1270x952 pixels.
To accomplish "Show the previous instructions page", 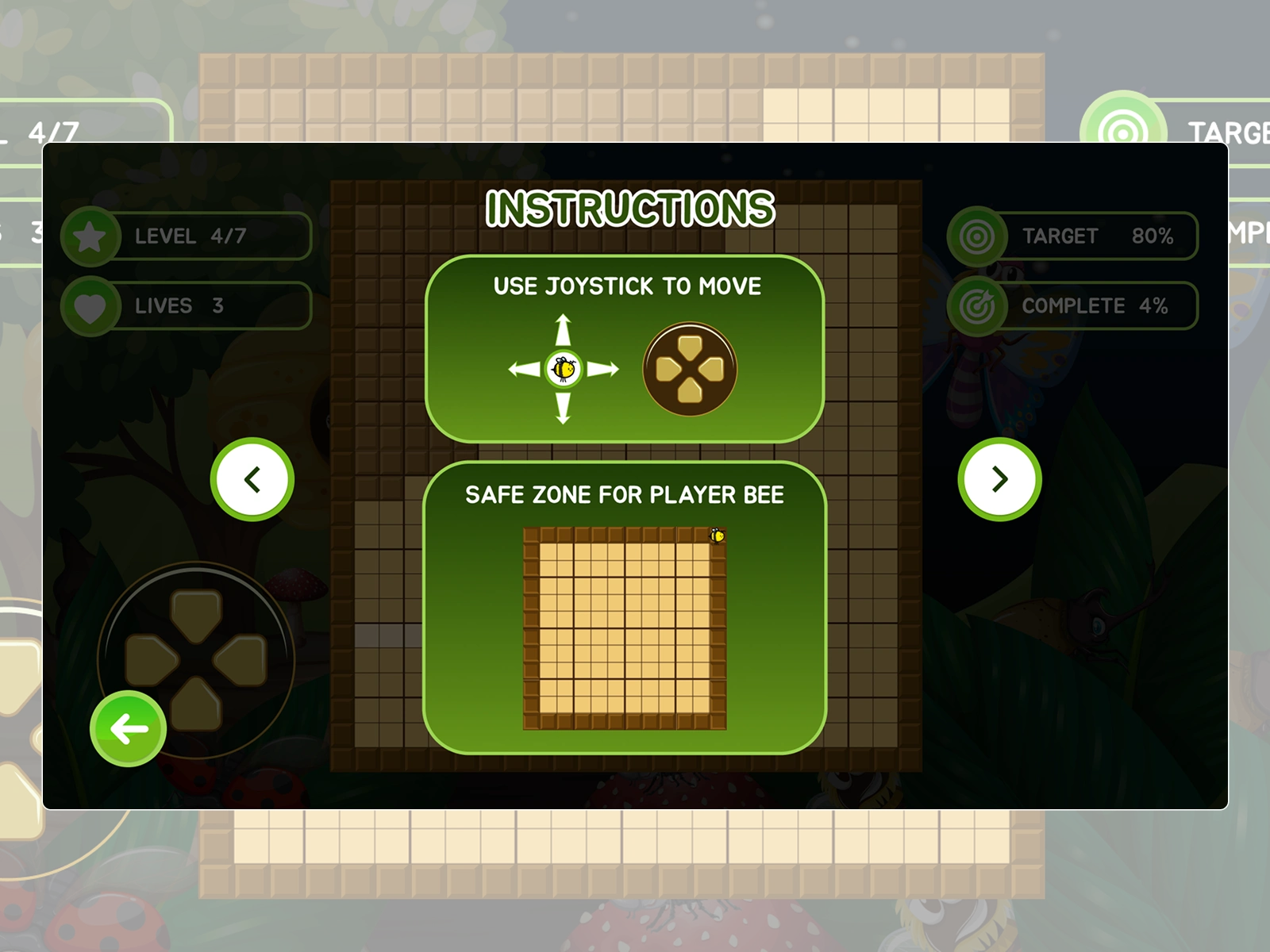I will point(252,479).
